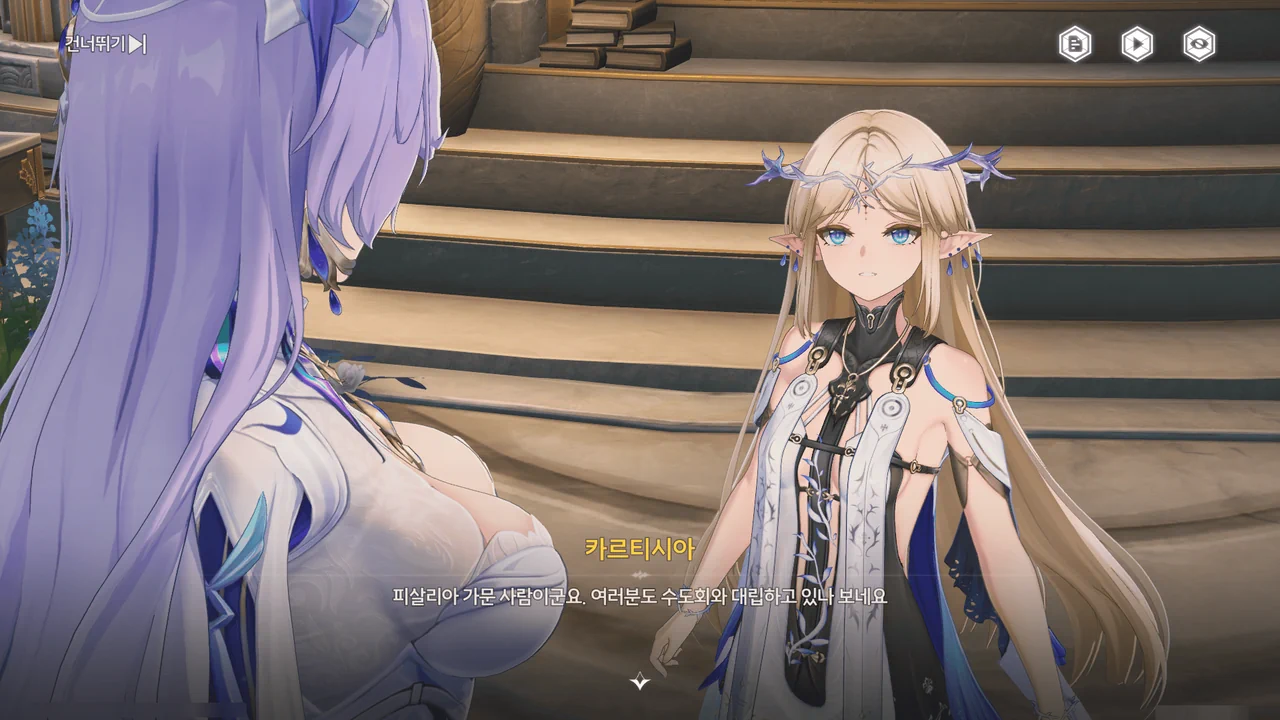Hide the dialogue interface with eye icon
The width and height of the screenshot is (1280, 720).
click(1199, 44)
